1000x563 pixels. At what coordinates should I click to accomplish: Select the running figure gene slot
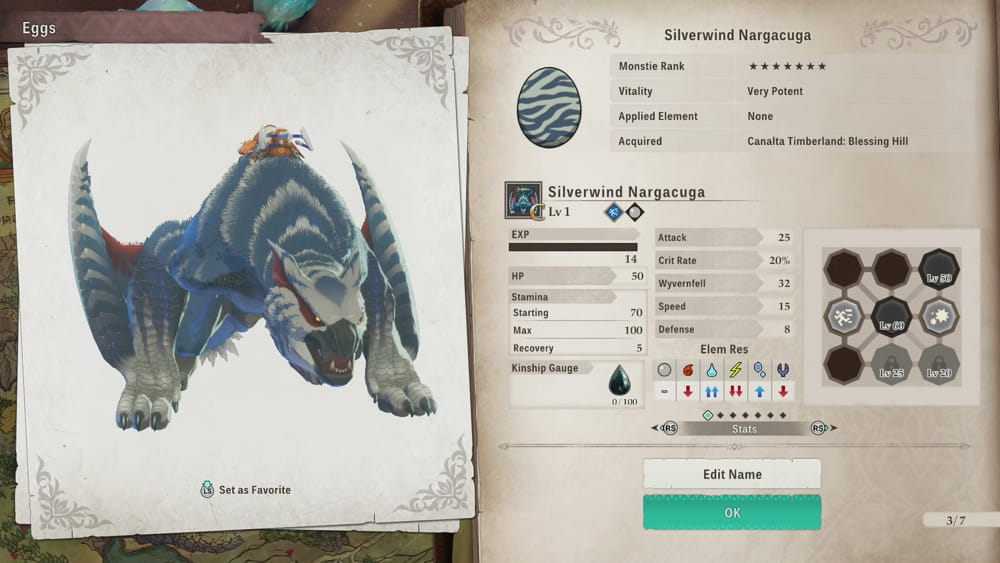[843, 317]
